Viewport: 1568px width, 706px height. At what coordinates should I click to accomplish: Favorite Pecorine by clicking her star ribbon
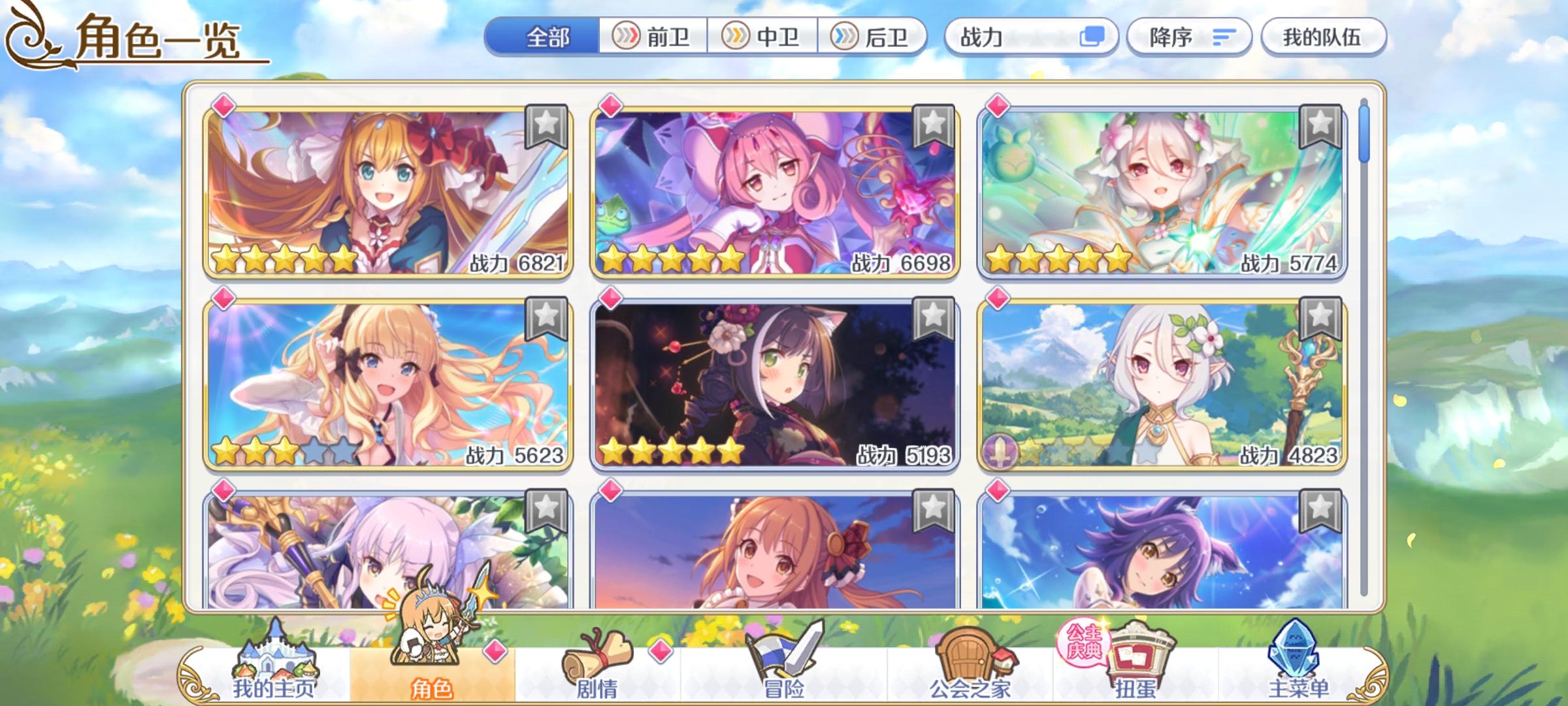[x=546, y=127]
